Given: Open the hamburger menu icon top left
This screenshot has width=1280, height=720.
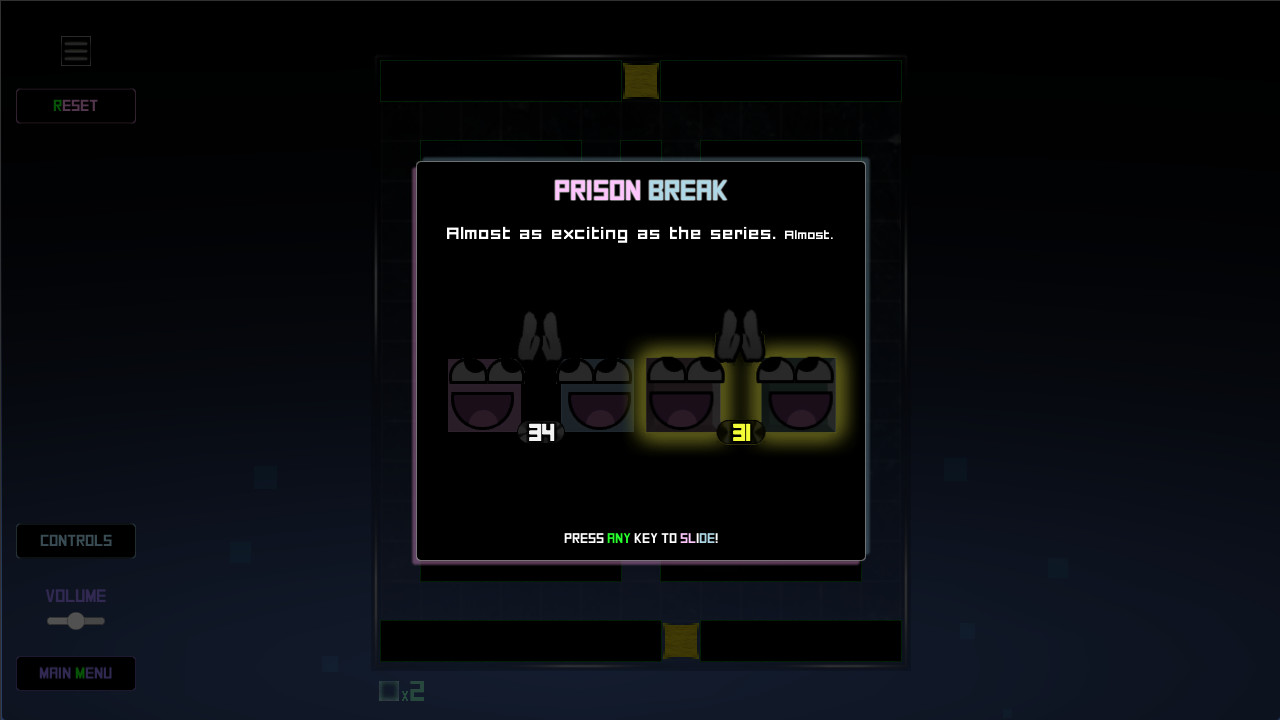Looking at the screenshot, I should tap(75, 50).
